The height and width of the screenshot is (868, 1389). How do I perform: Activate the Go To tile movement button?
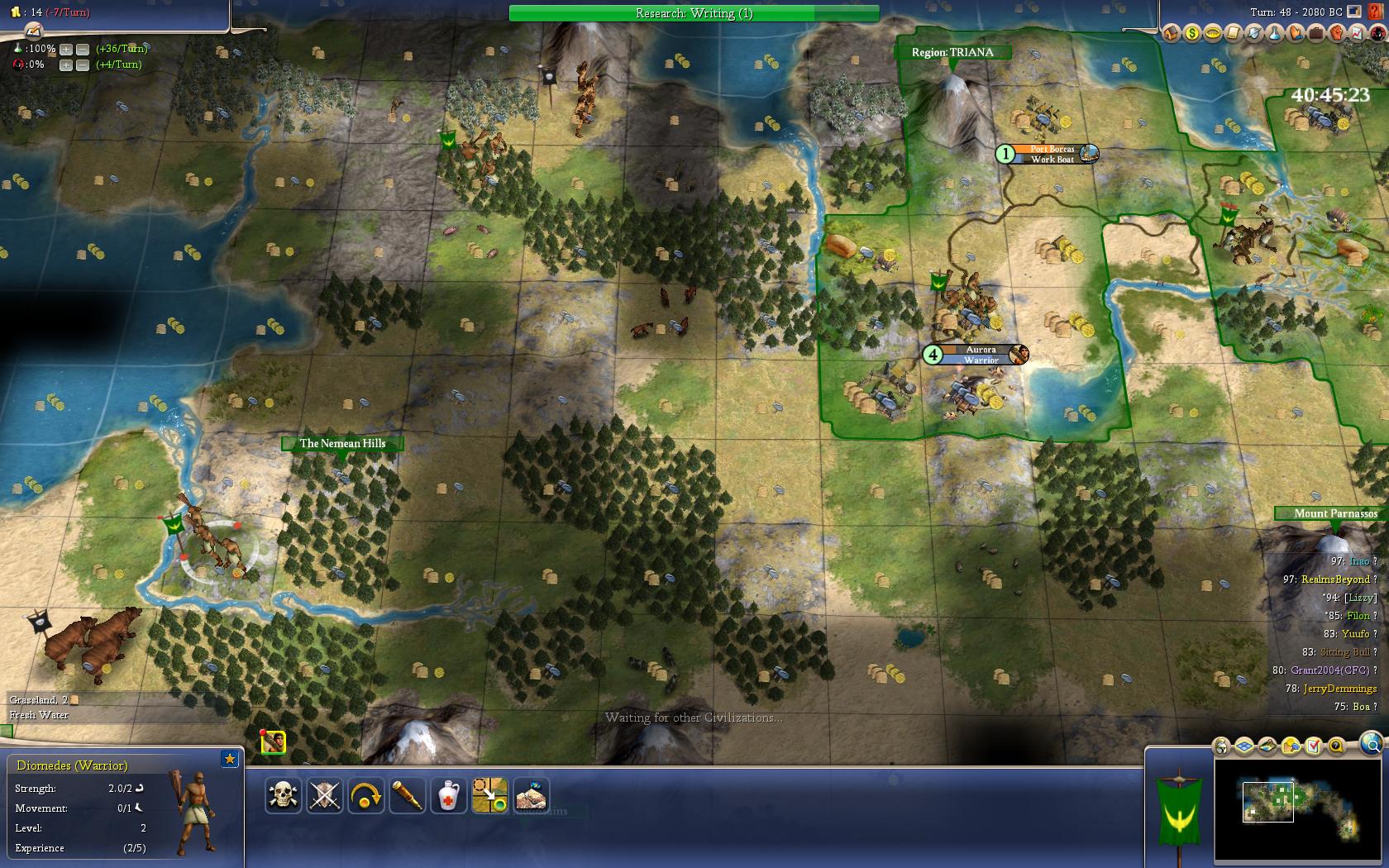click(x=490, y=796)
